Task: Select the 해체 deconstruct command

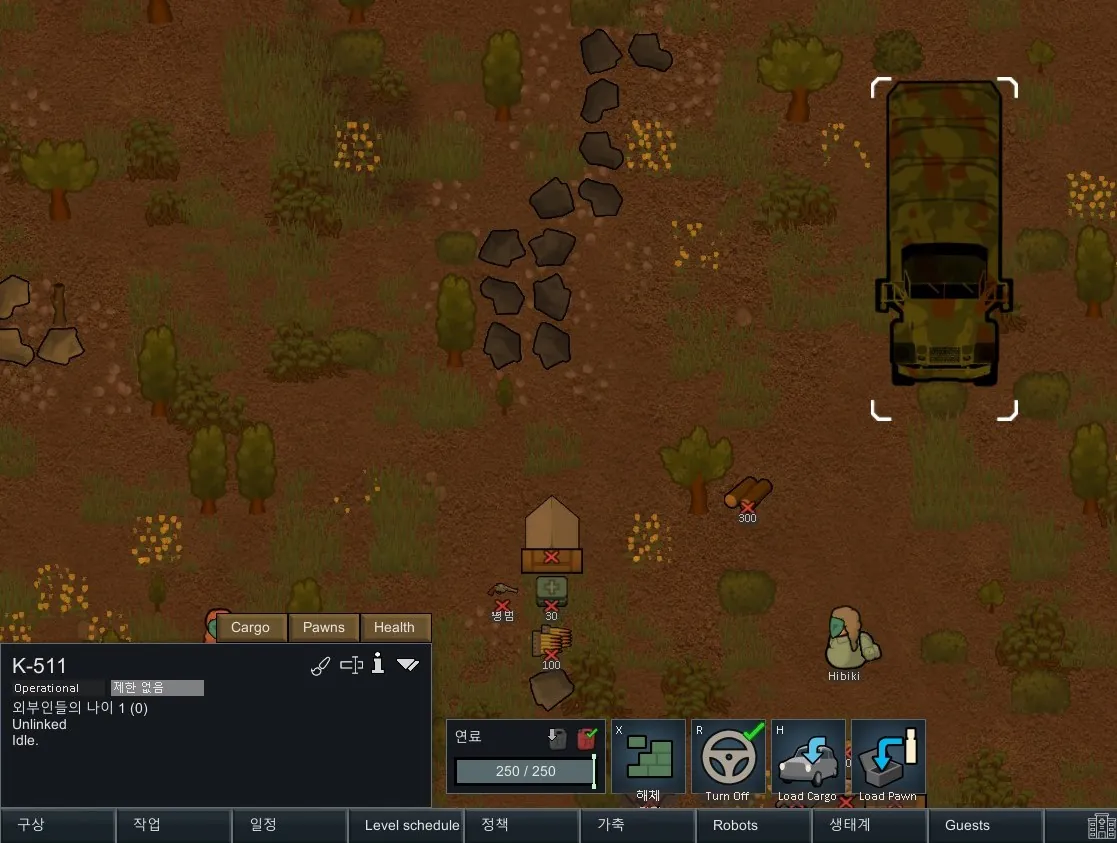Action: [648, 757]
